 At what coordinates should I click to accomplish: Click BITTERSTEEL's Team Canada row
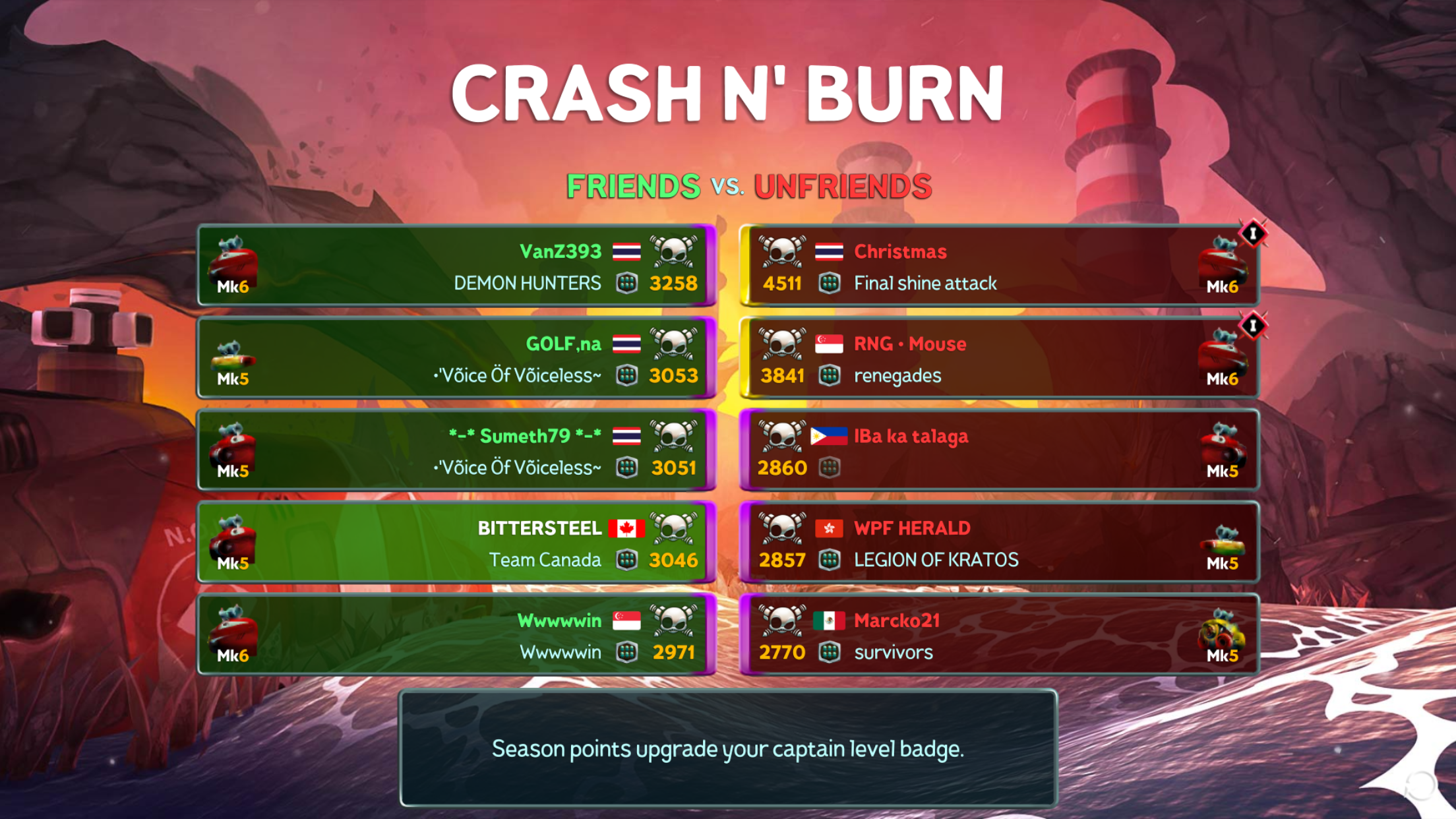[456, 543]
